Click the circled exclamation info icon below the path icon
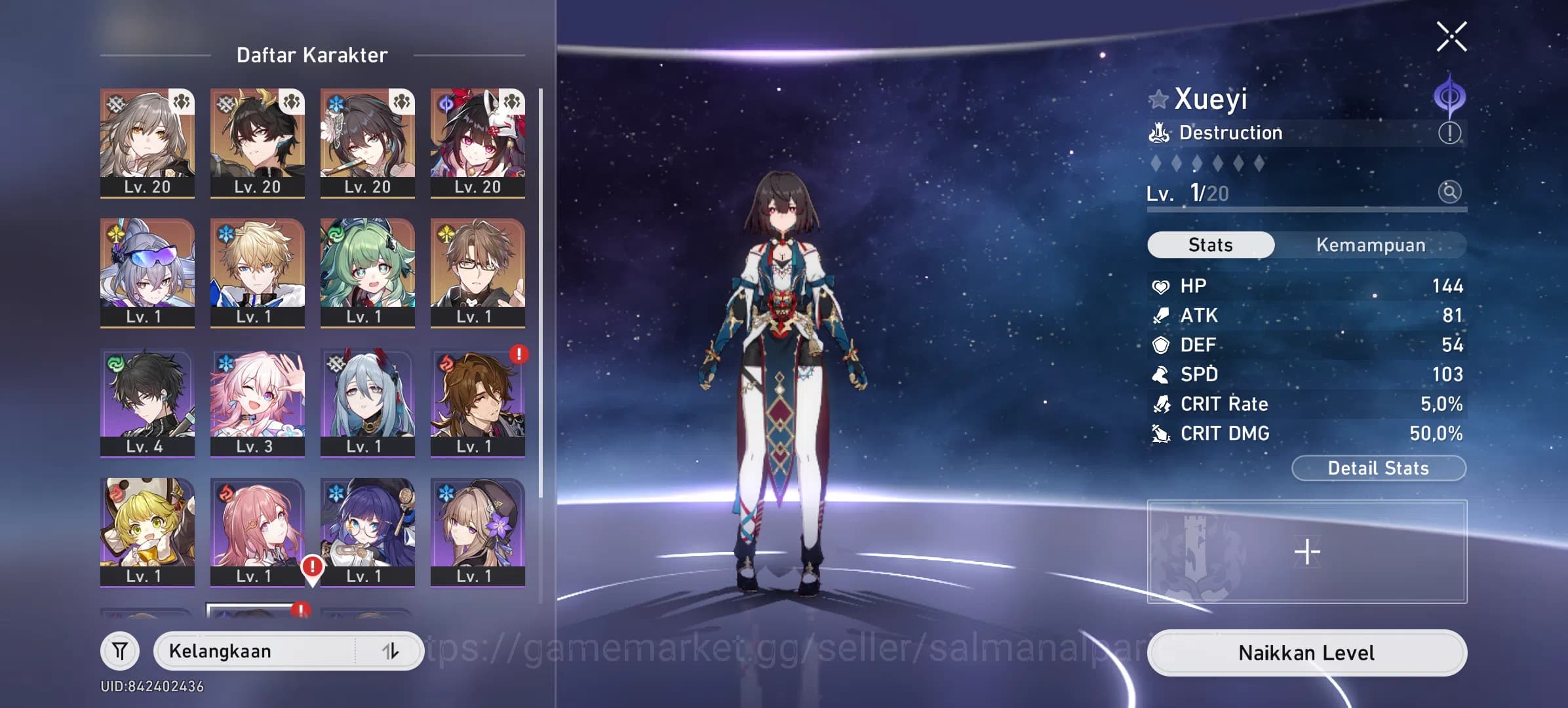The image size is (1568, 708). click(x=1450, y=132)
